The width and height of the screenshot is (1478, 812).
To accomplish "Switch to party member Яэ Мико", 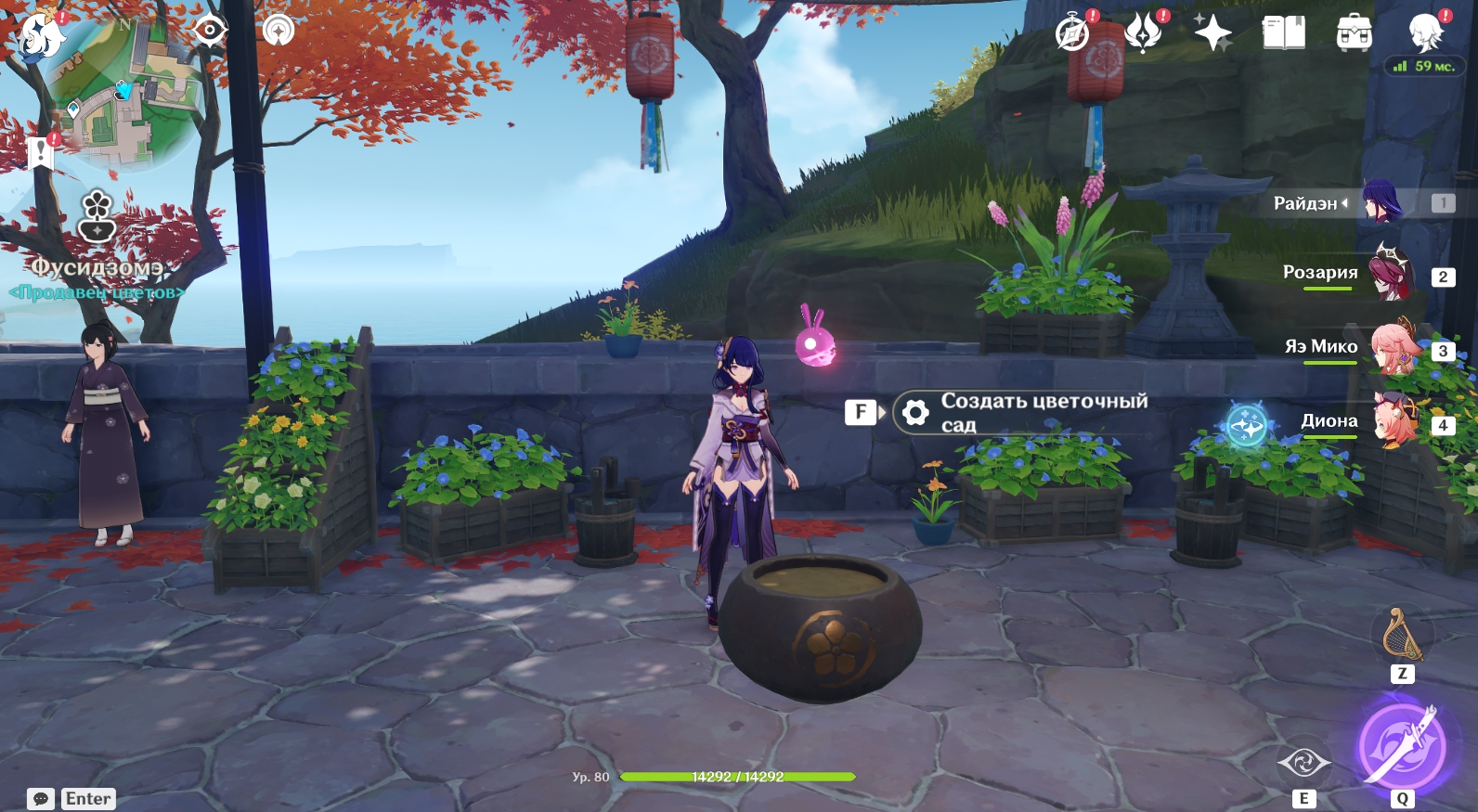I will click(x=1394, y=348).
